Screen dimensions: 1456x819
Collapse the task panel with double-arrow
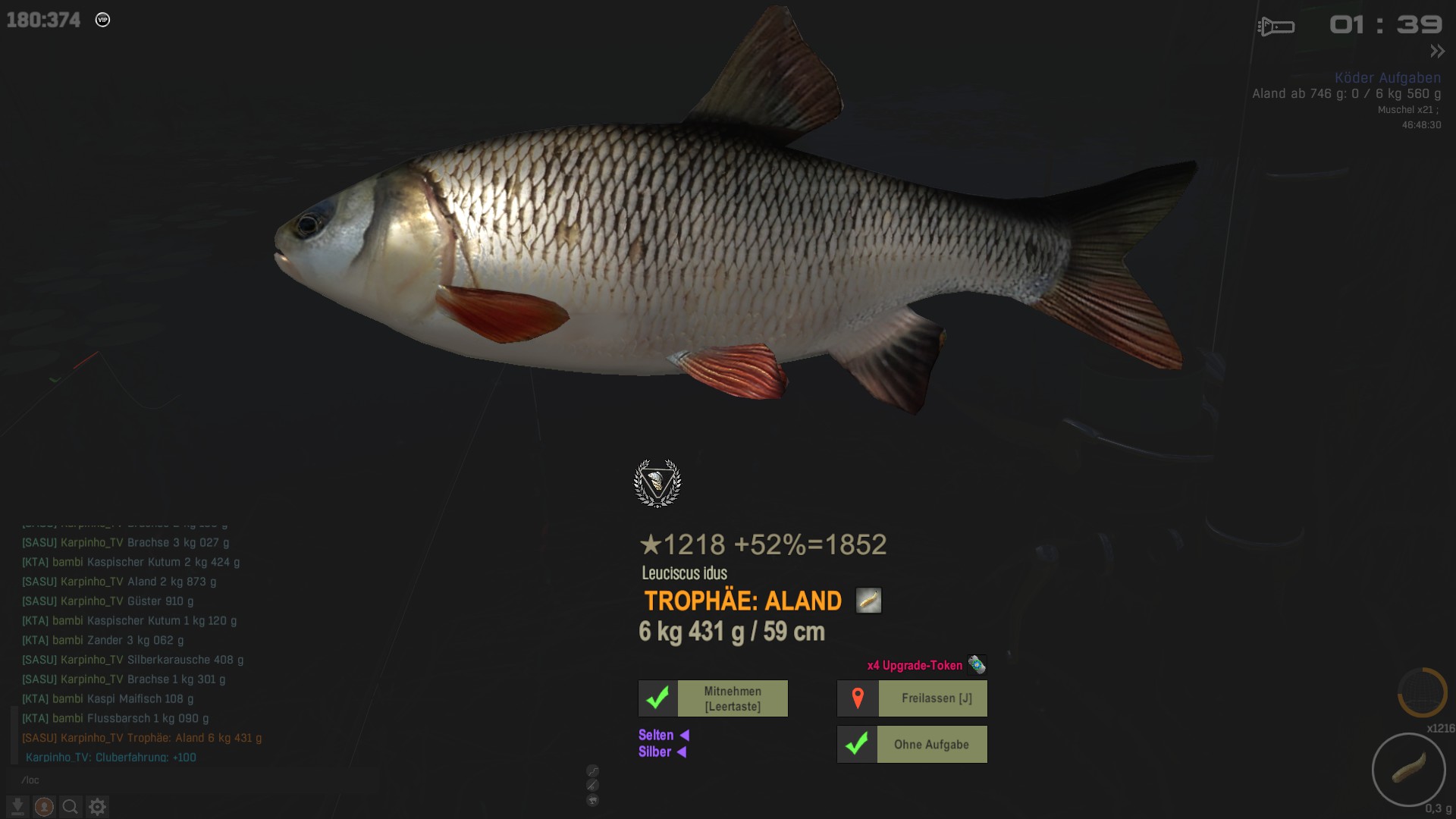click(x=1437, y=52)
